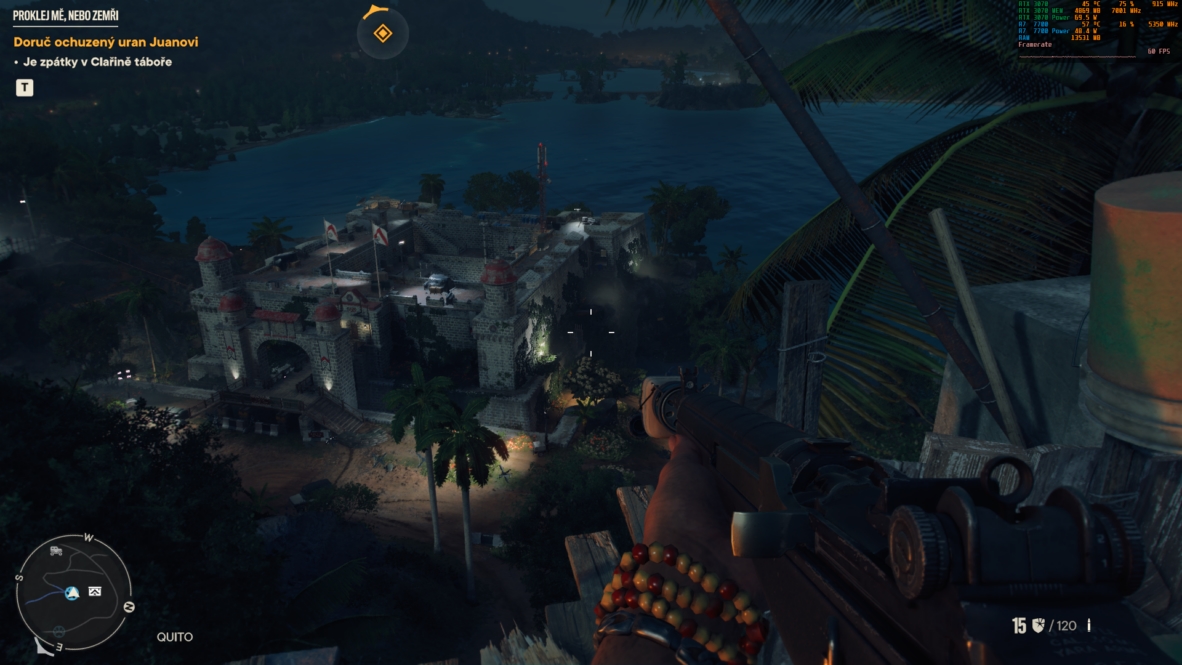Select the white camp marker on minimap

point(95,592)
